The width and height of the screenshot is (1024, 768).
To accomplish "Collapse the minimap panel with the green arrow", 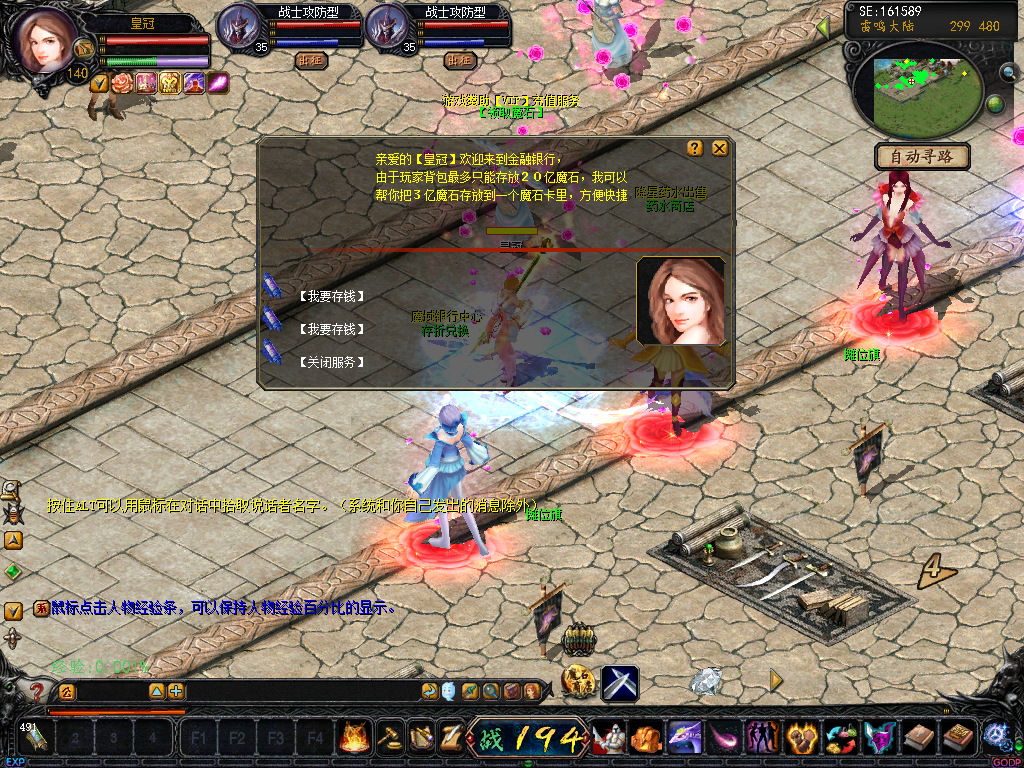I will pyautogui.click(x=824, y=28).
